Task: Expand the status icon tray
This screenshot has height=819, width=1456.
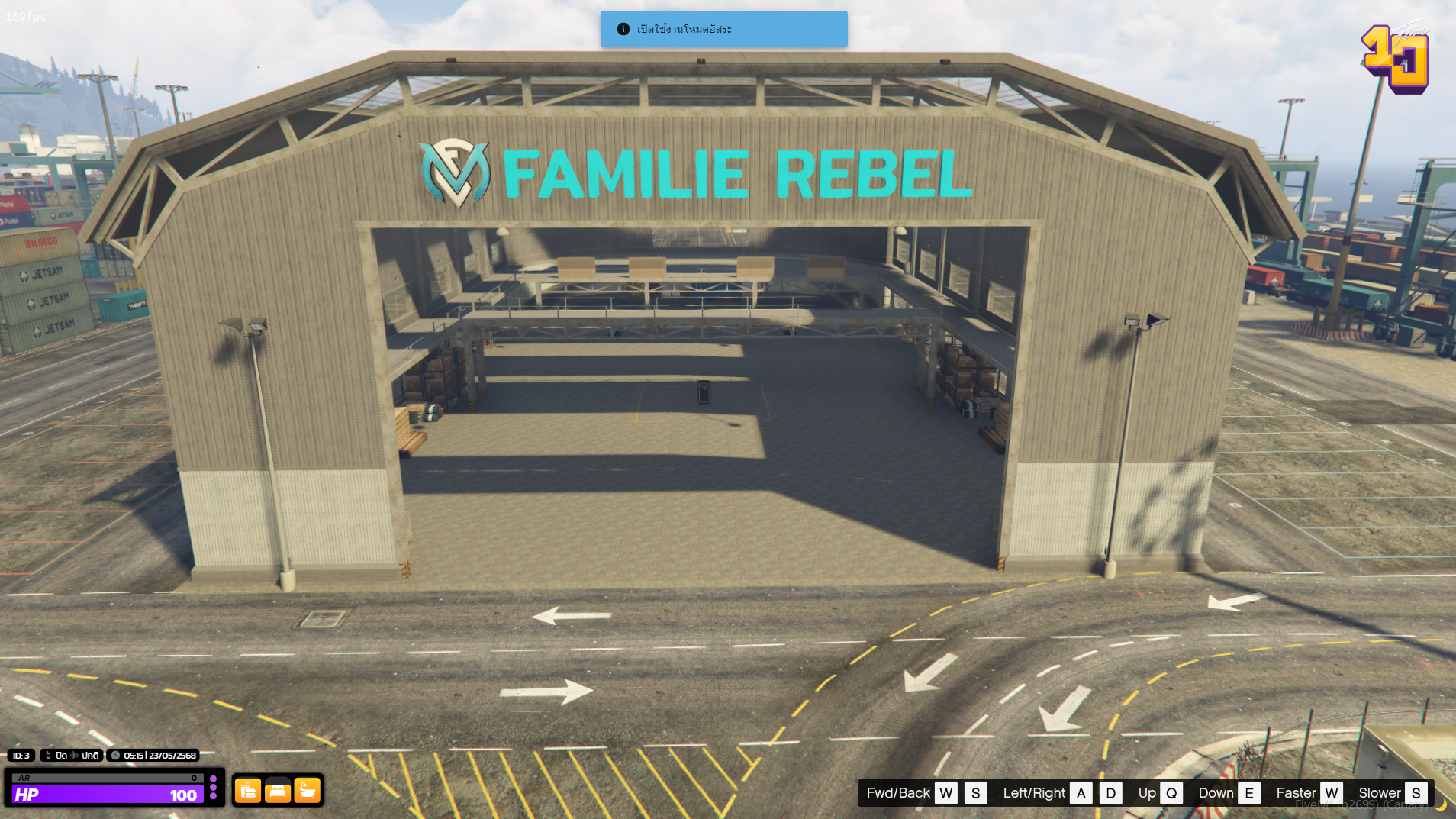Action: pos(278,792)
